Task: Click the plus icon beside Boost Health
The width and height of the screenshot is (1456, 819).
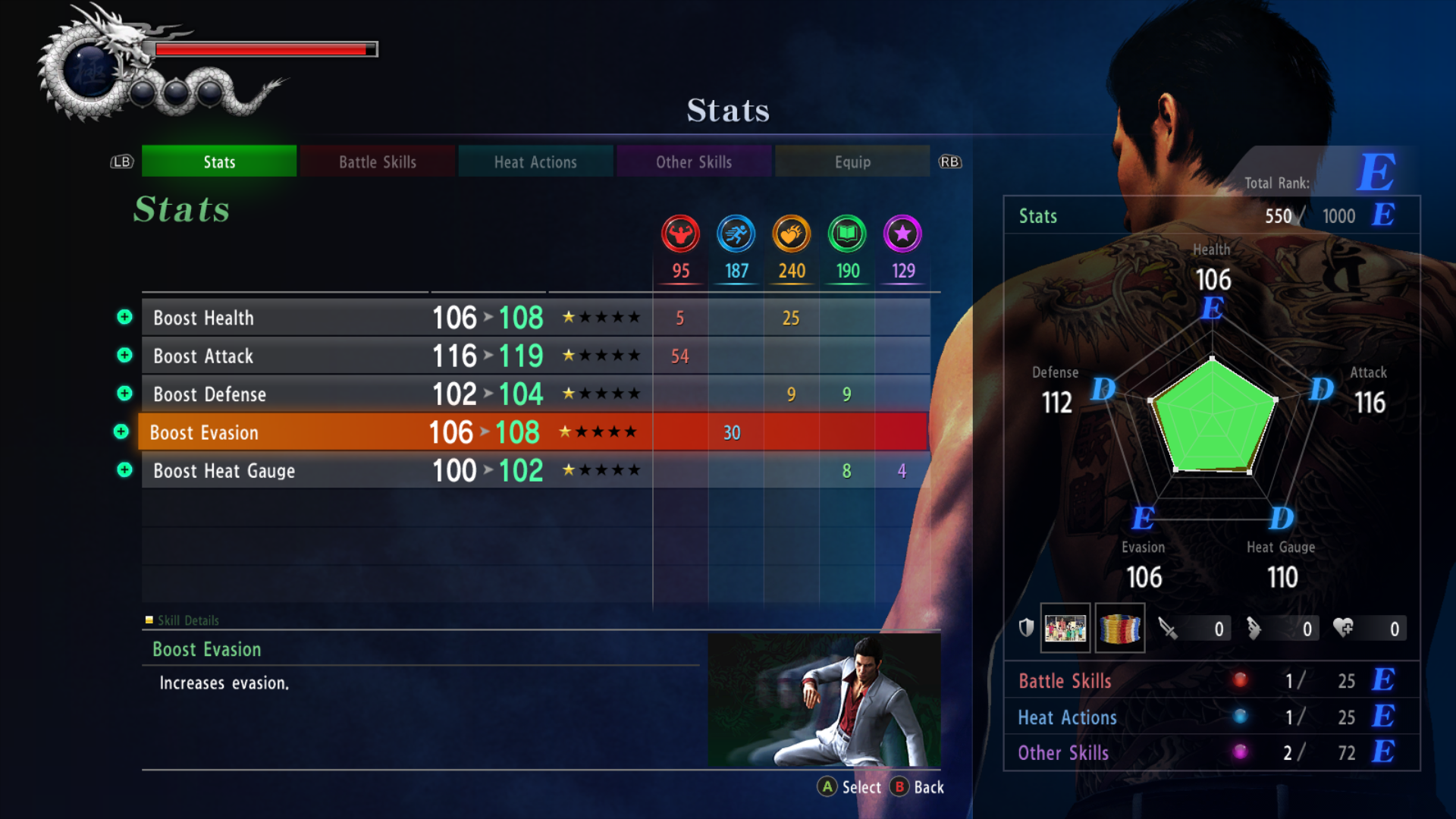Action: tap(124, 317)
